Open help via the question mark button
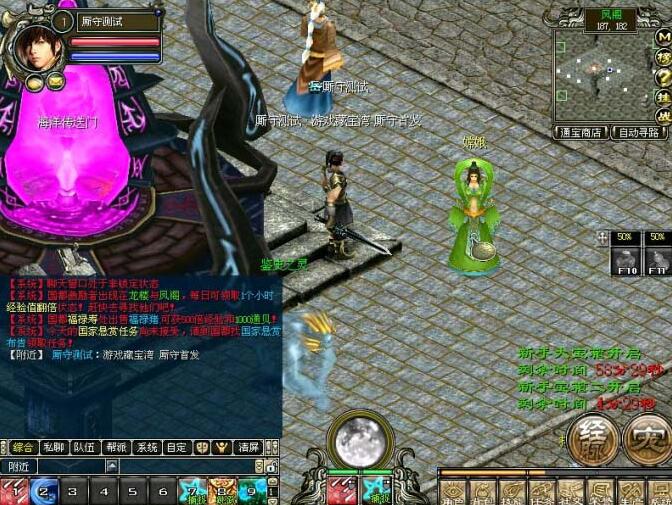Image resolution: width=672 pixels, height=505 pixels. [664, 77]
